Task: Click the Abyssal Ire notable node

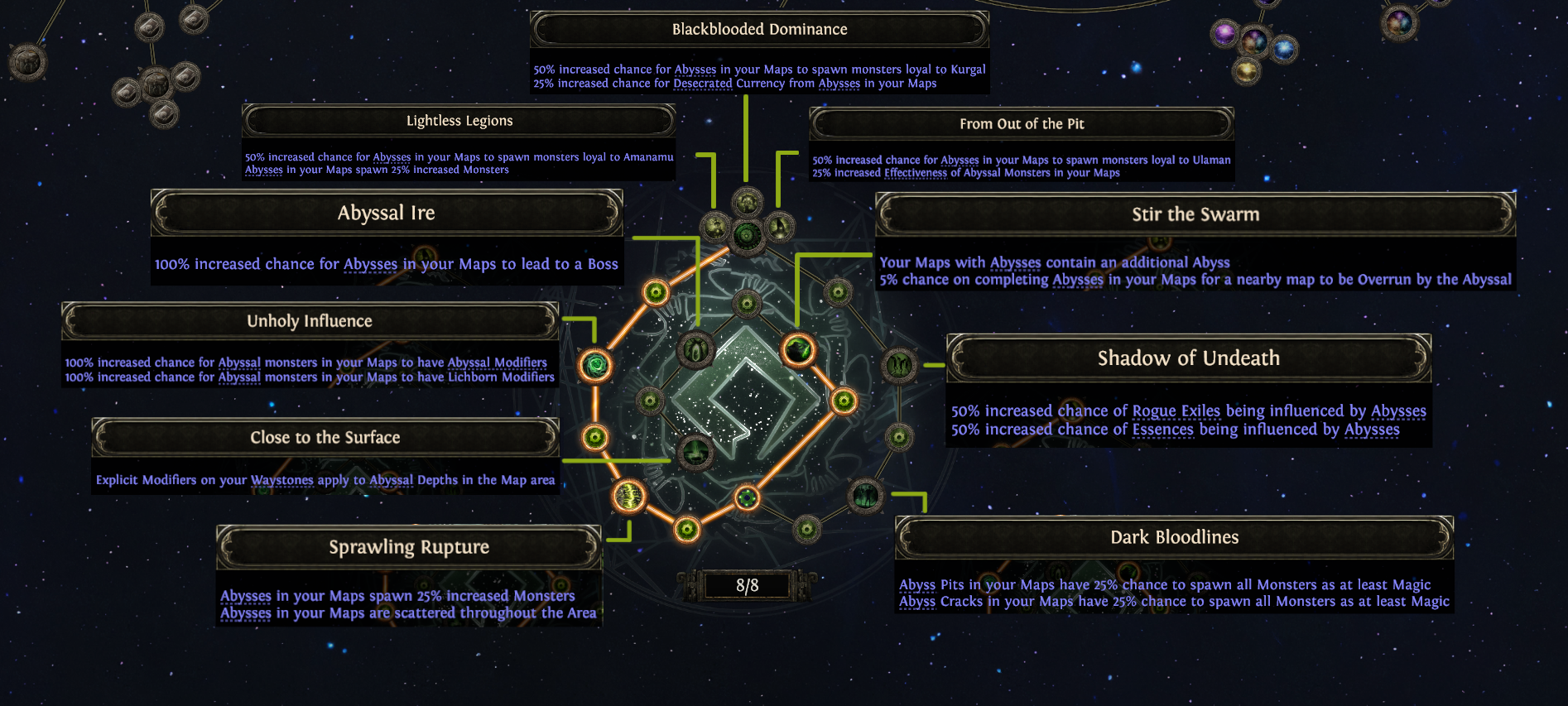Action: click(x=695, y=350)
